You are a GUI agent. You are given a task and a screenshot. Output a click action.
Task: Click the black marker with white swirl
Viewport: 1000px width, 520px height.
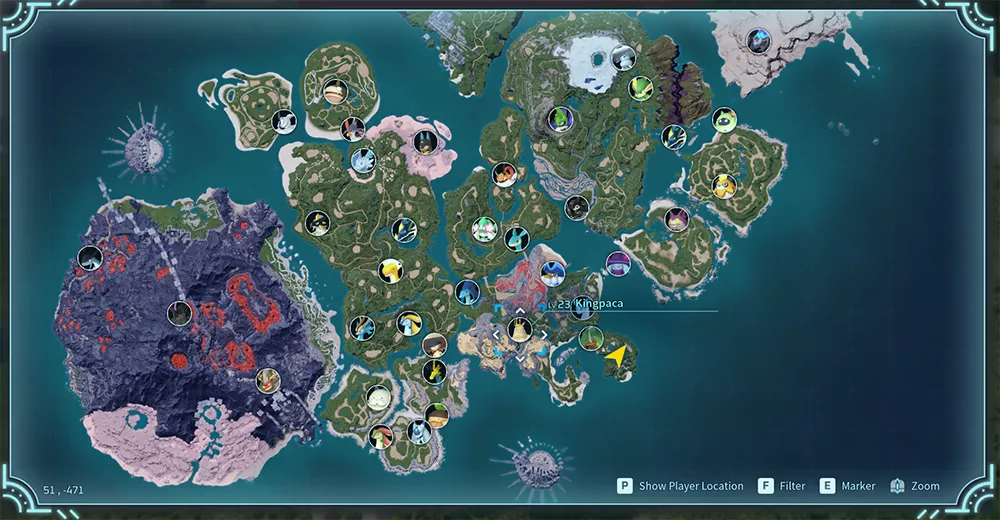576,207
